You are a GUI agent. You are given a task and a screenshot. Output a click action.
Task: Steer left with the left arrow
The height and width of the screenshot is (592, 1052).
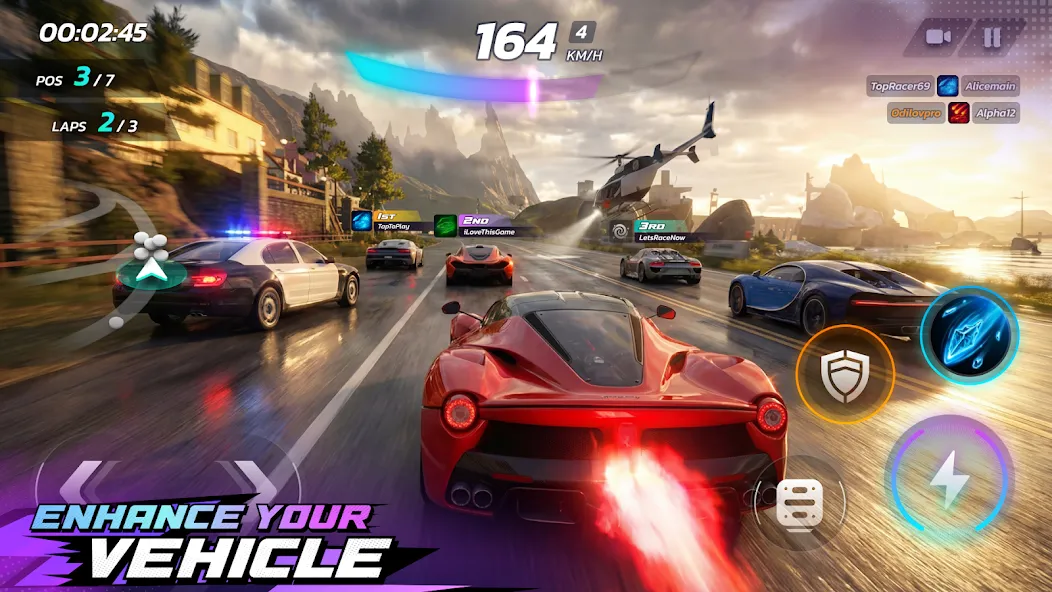pyautogui.click(x=82, y=485)
